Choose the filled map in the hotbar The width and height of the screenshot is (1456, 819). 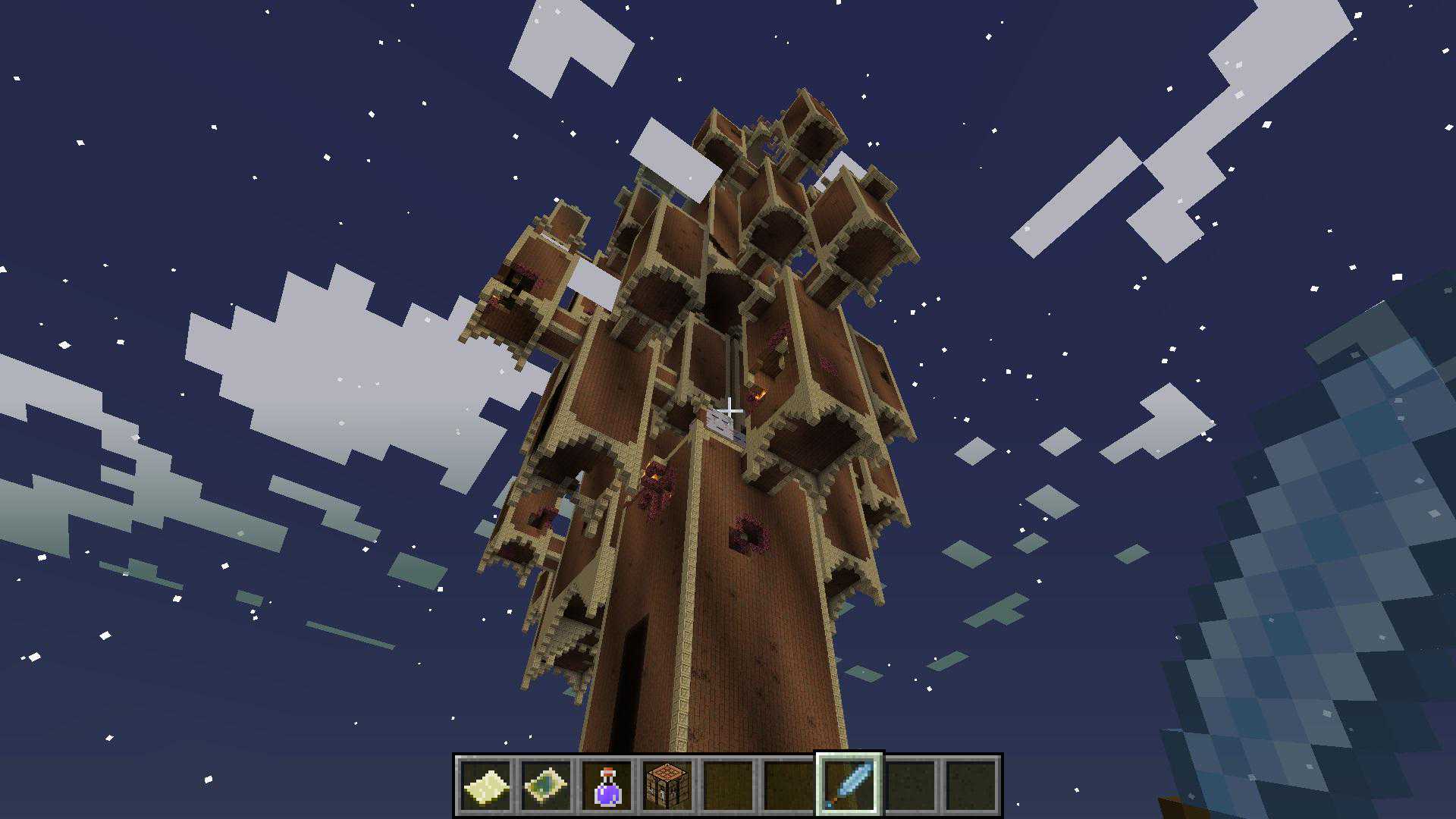(x=546, y=786)
